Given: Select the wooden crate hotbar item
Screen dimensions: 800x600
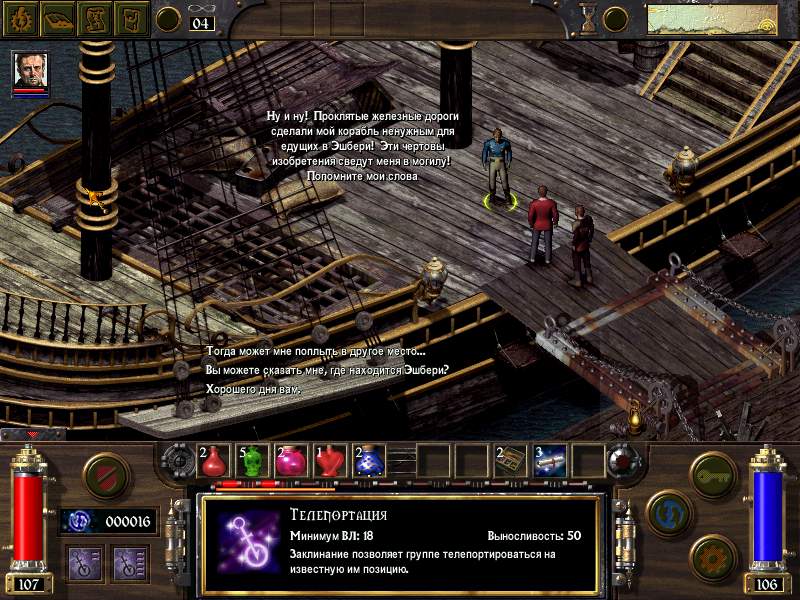Looking at the screenshot, I should tap(510, 460).
